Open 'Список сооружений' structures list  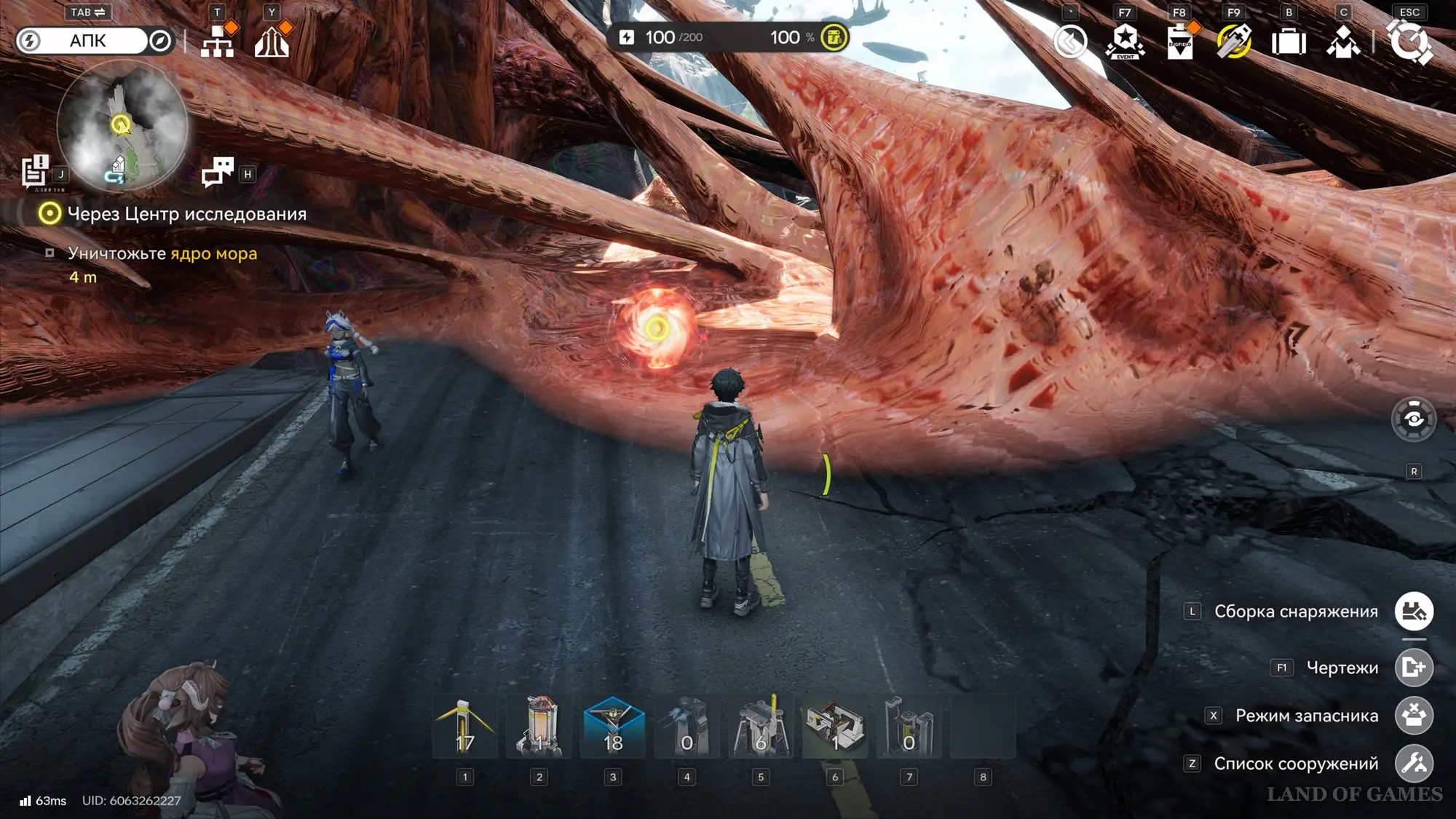pos(1414,764)
